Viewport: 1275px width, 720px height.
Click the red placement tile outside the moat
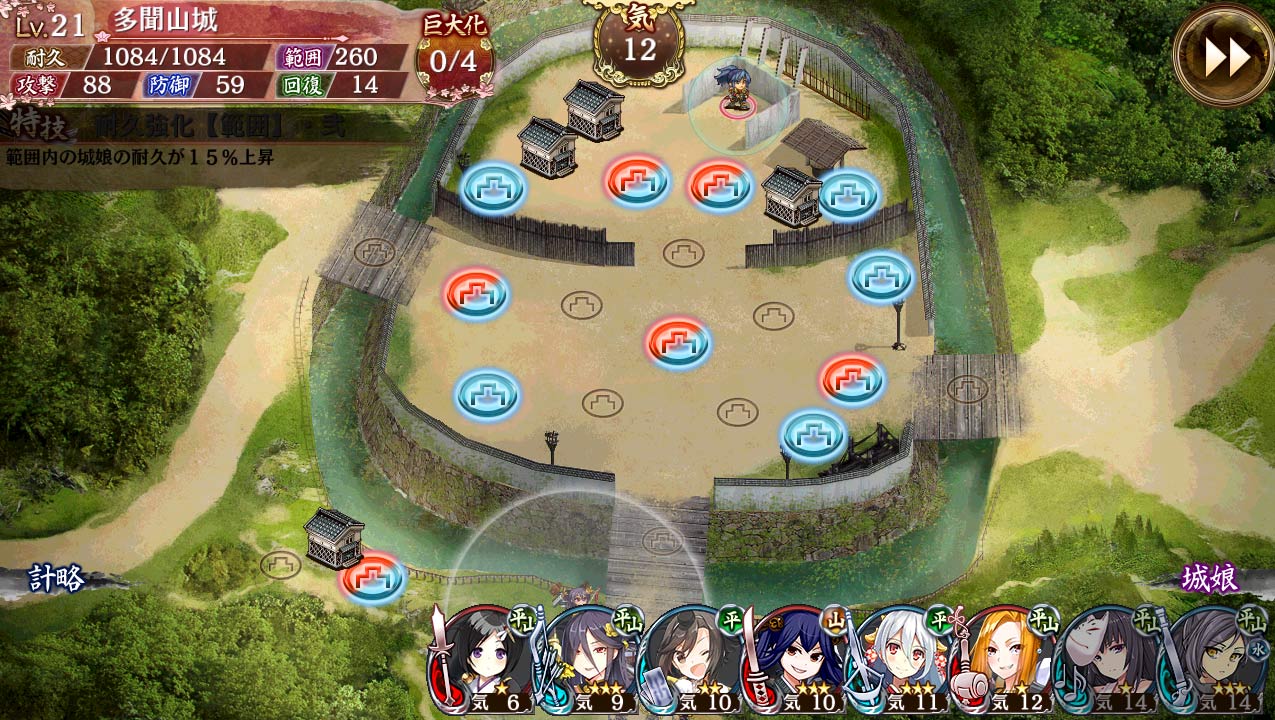click(x=372, y=578)
